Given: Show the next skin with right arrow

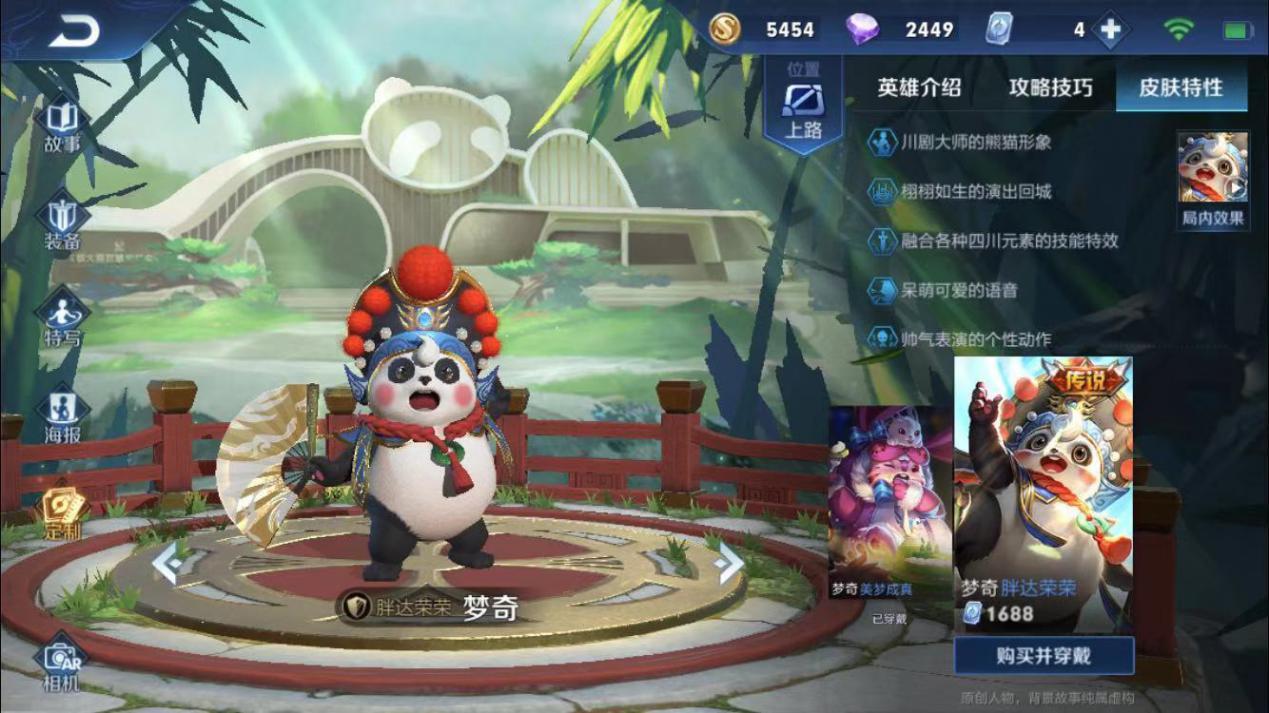Looking at the screenshot, I should (731, 563).
